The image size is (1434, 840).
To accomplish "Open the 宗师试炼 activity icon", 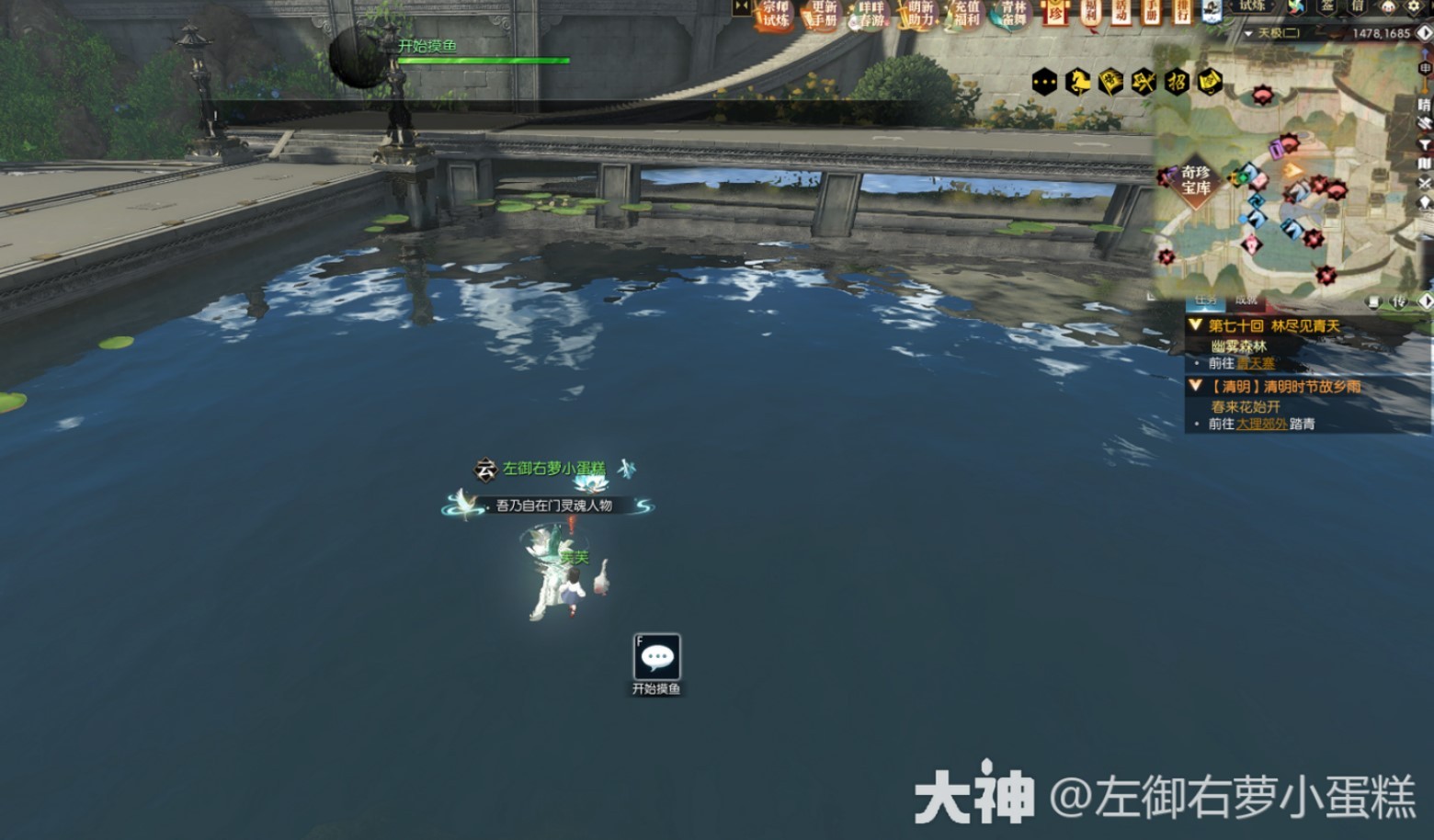I will click(775, 14).
